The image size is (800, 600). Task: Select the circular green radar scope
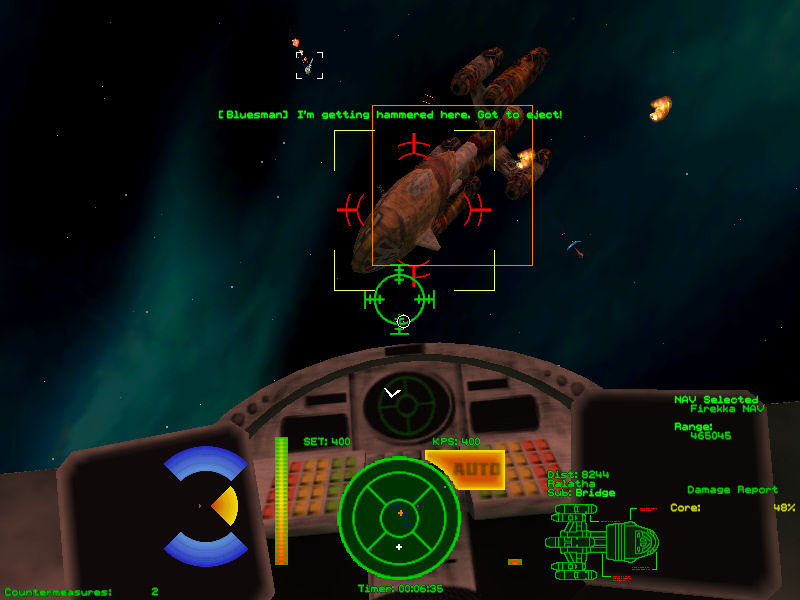tap(399, 513)
